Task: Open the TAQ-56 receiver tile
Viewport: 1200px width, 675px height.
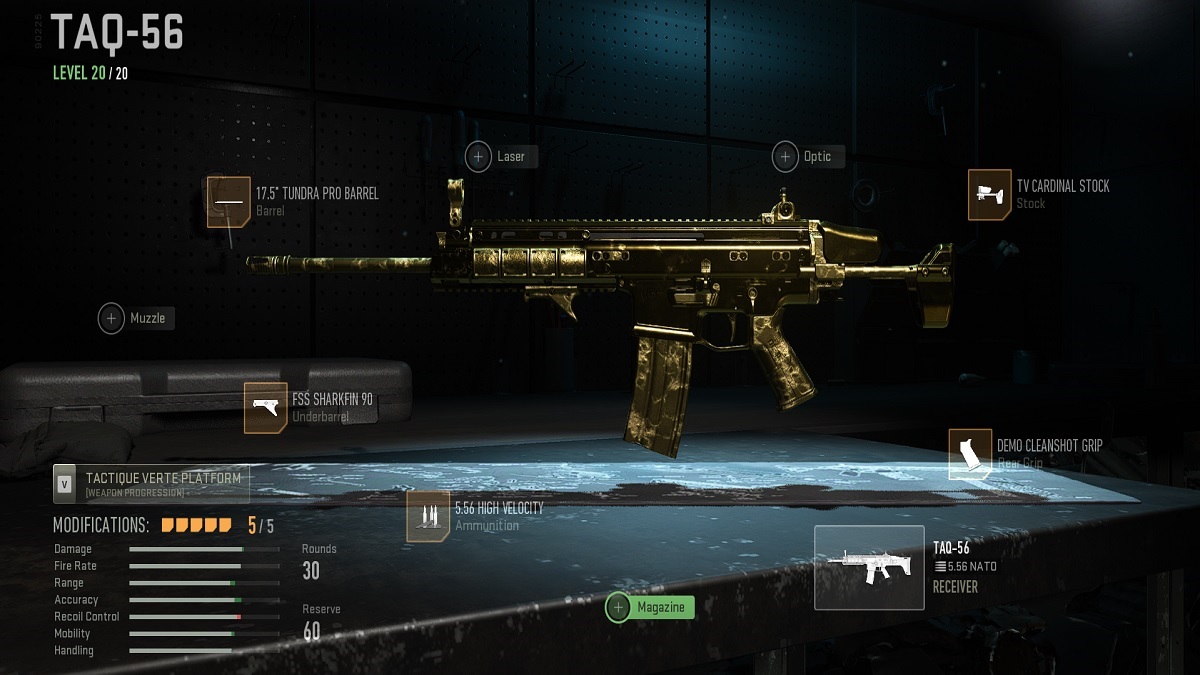Action: tap(869, 568)
